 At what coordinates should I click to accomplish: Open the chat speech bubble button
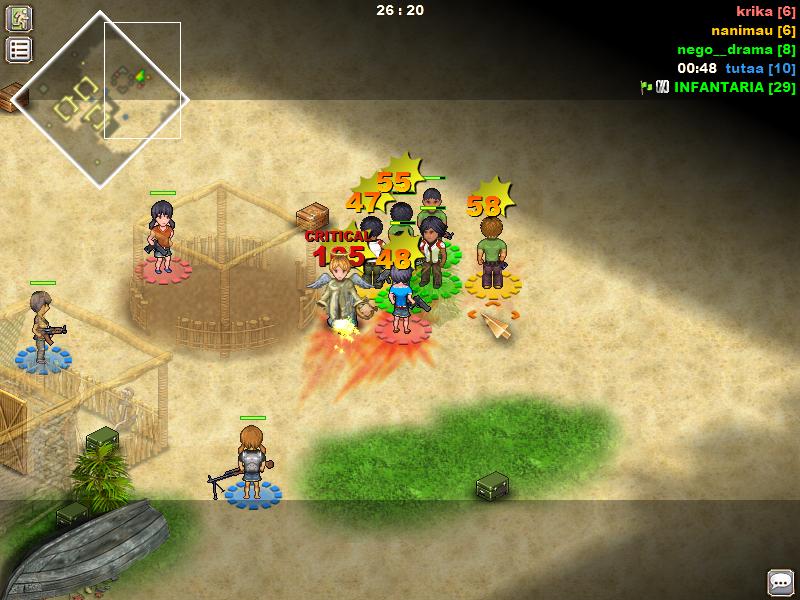coord(780,582)
